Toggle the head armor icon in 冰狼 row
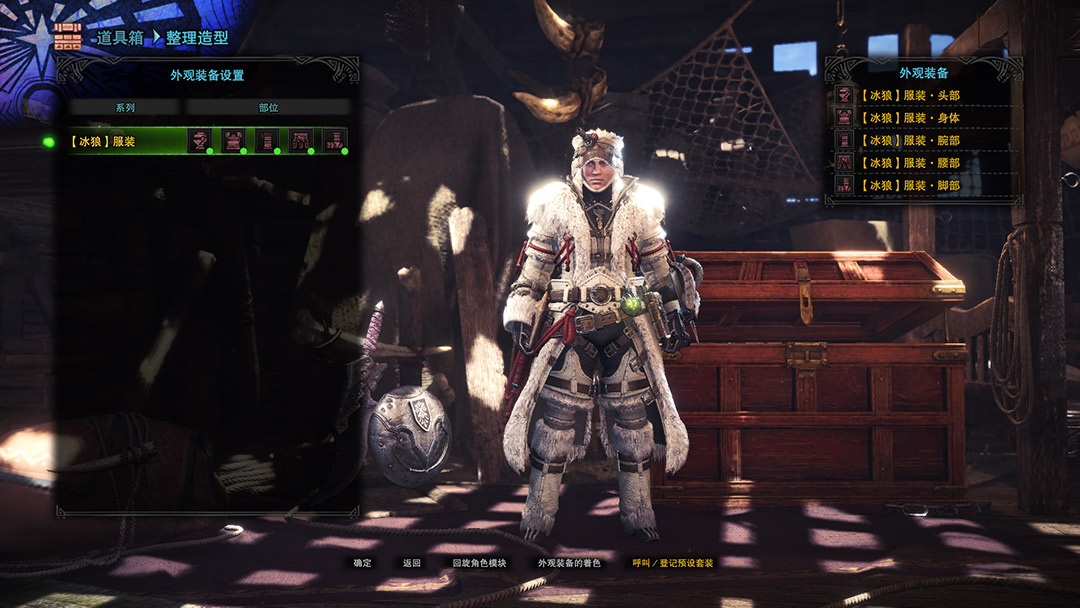 (200, 141)
